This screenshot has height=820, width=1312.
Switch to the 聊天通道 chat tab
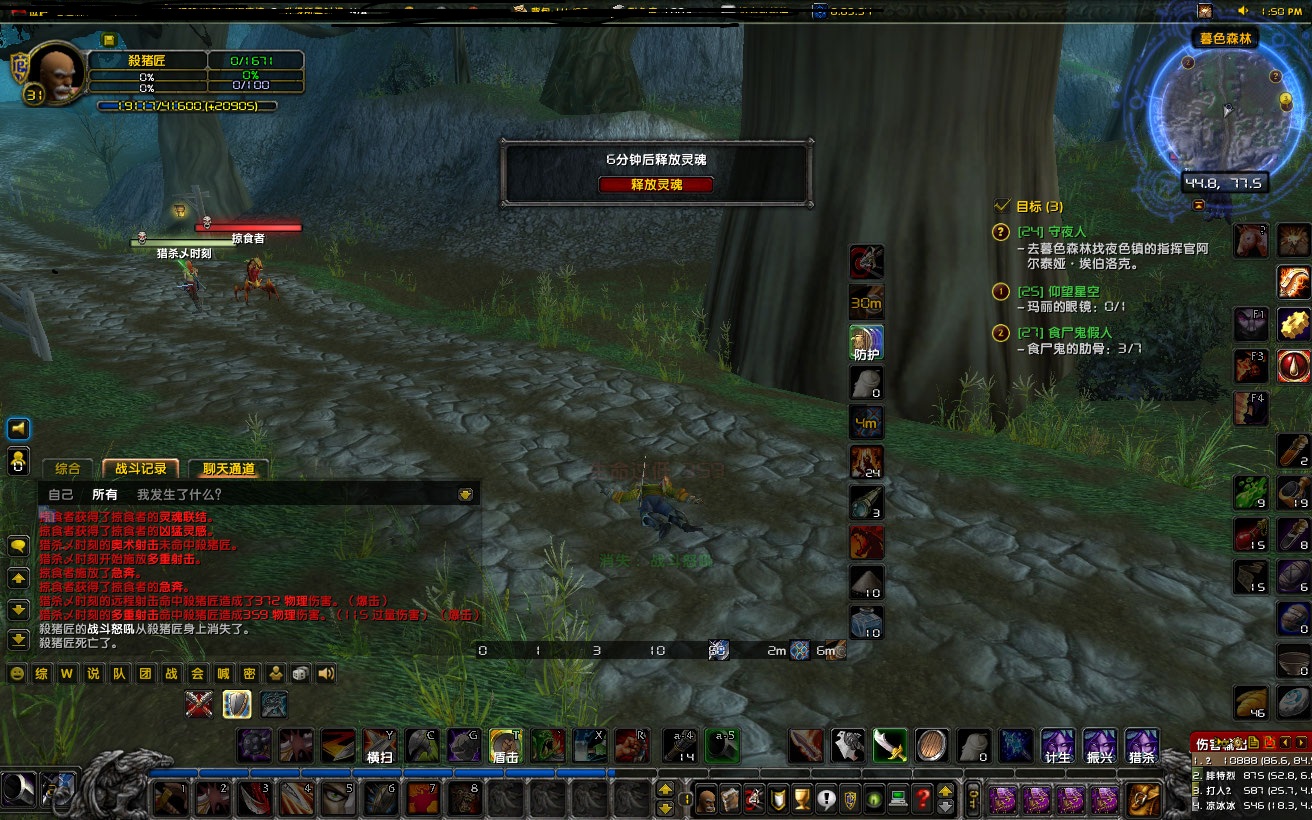point(232,468)
